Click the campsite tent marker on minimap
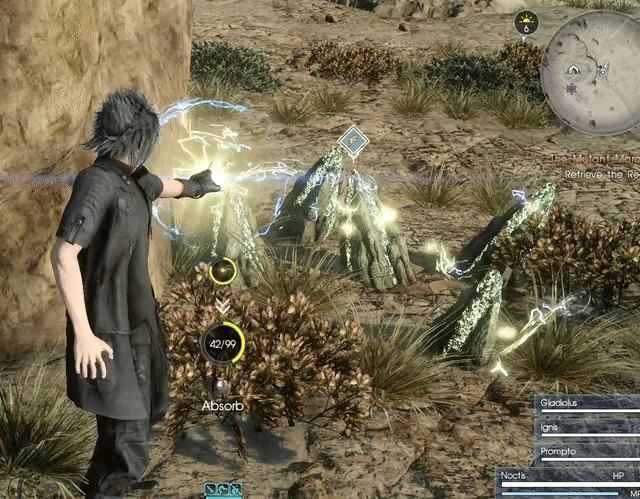 [x=574, y=70]
